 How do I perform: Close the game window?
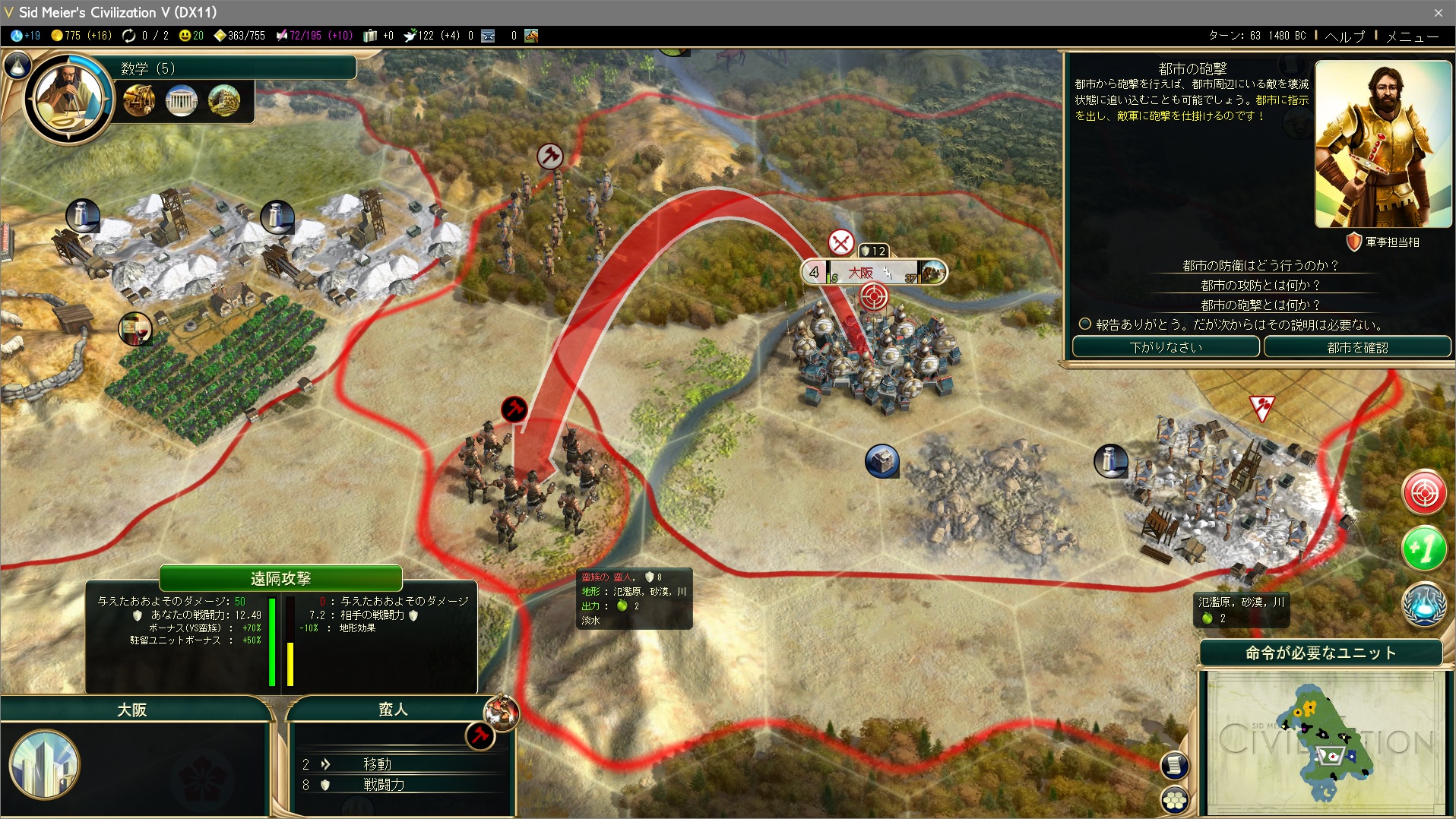1439,12
